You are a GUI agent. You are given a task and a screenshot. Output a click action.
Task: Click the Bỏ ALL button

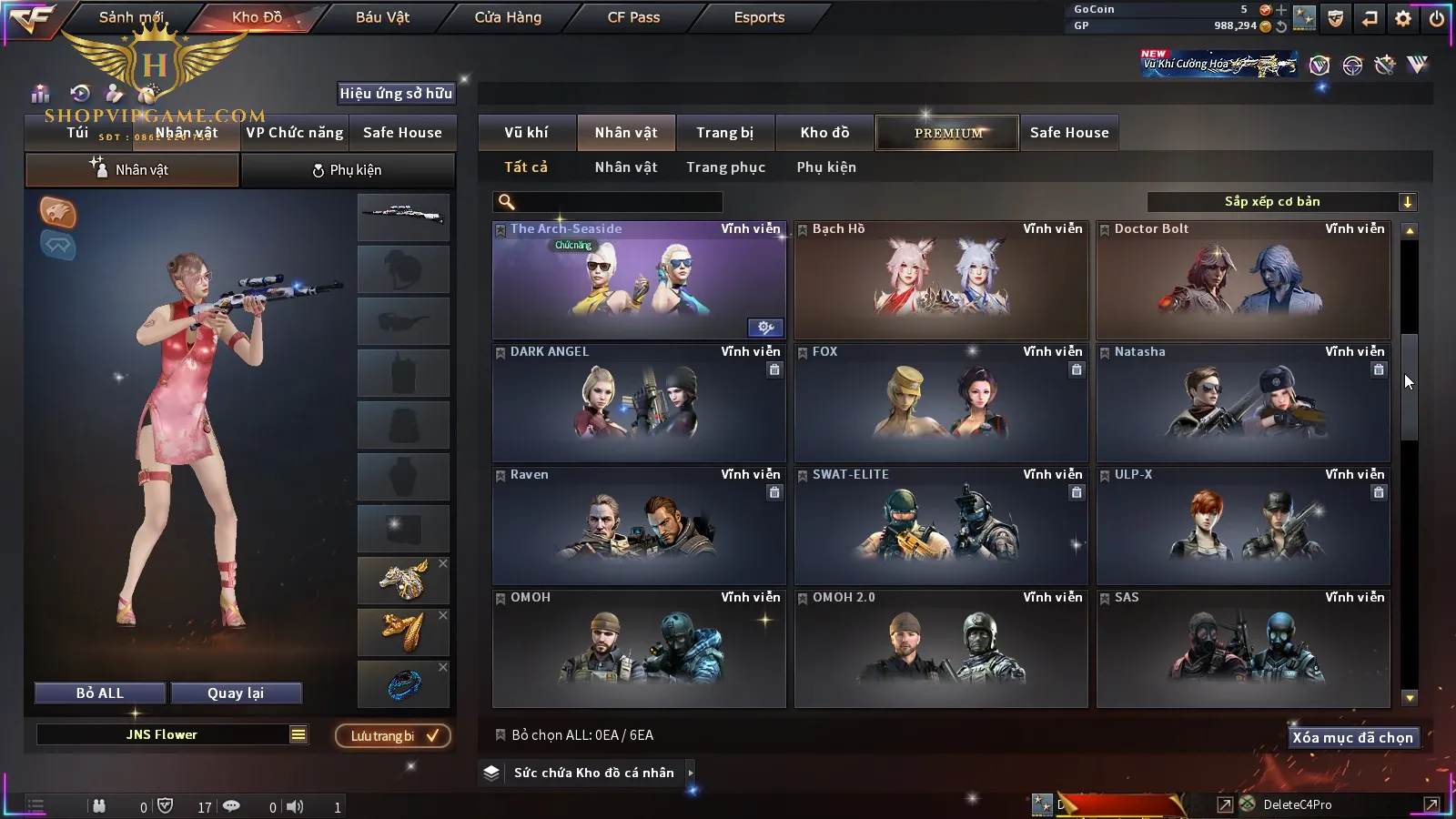tap(100, 693)
